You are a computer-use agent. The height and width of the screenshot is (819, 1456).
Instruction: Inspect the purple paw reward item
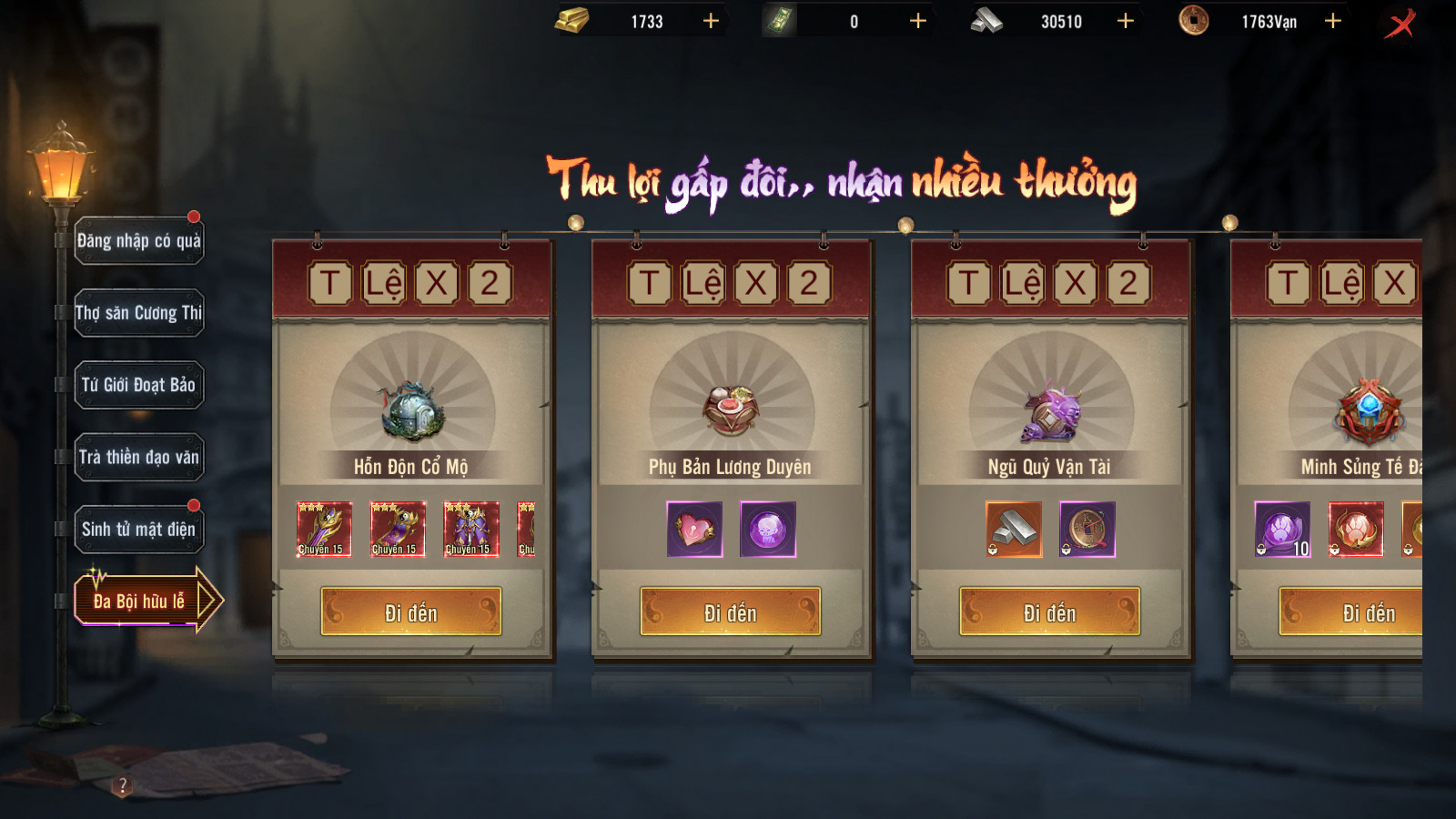pos(1282,530)
